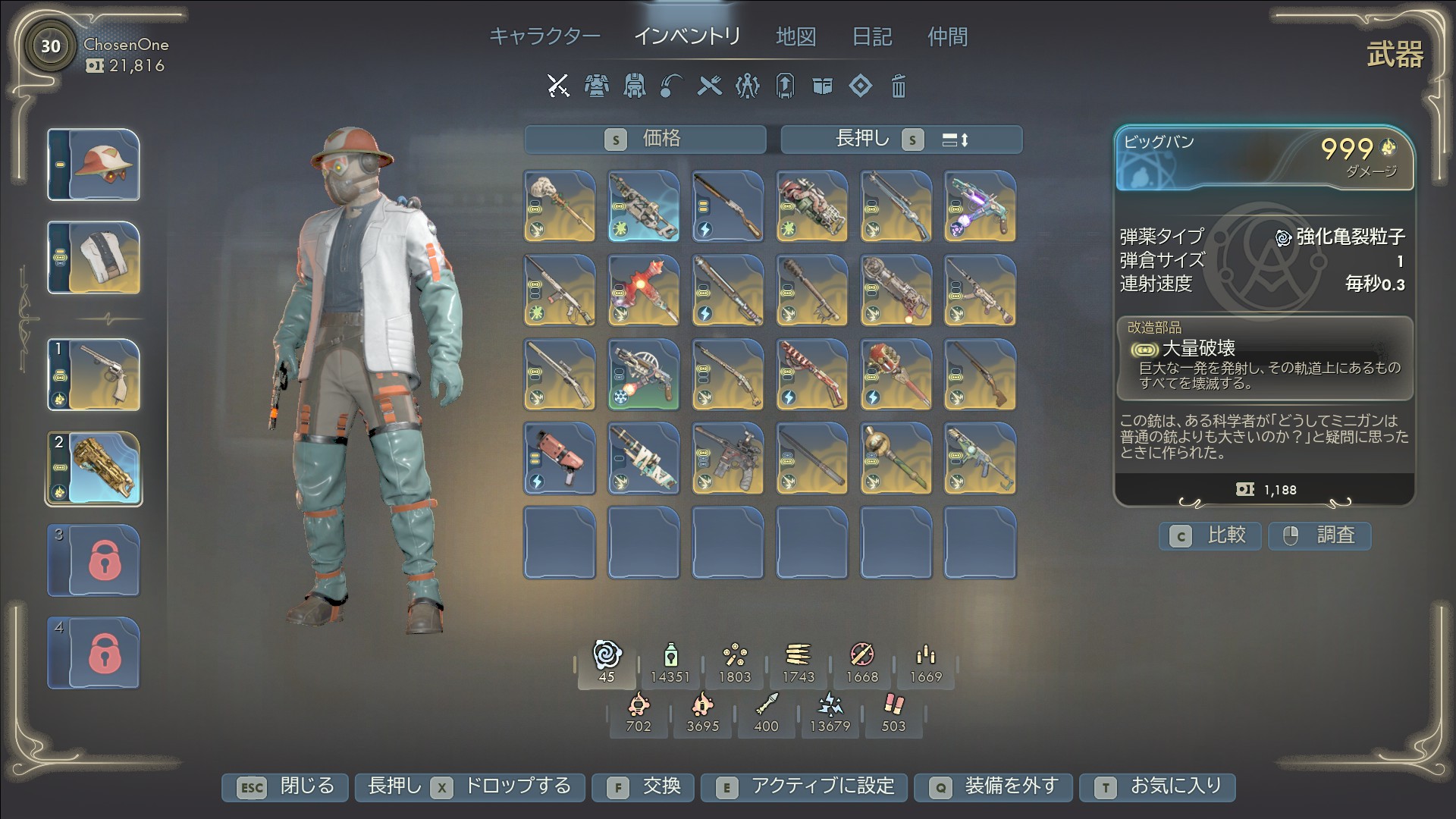Mark item with お気に入り favorite
The width and height of the screenshot is (1456, 819).
[1158, 786]
